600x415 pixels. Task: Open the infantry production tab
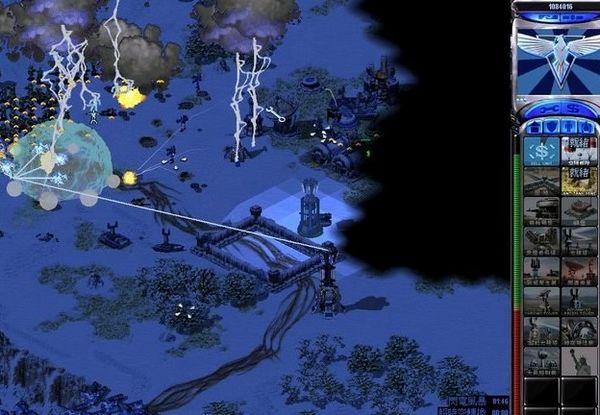(x=566, y=127)
